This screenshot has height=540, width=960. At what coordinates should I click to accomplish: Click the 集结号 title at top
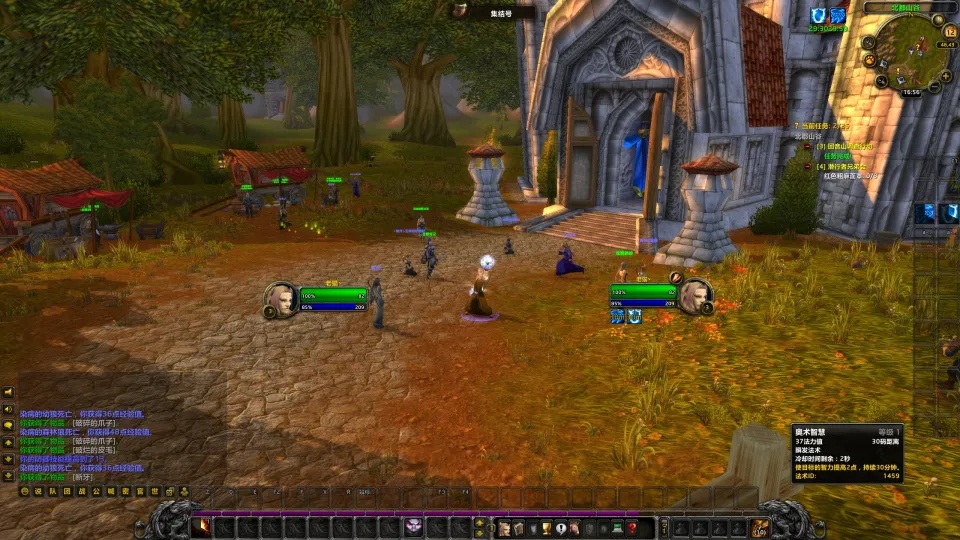point(501,13)
